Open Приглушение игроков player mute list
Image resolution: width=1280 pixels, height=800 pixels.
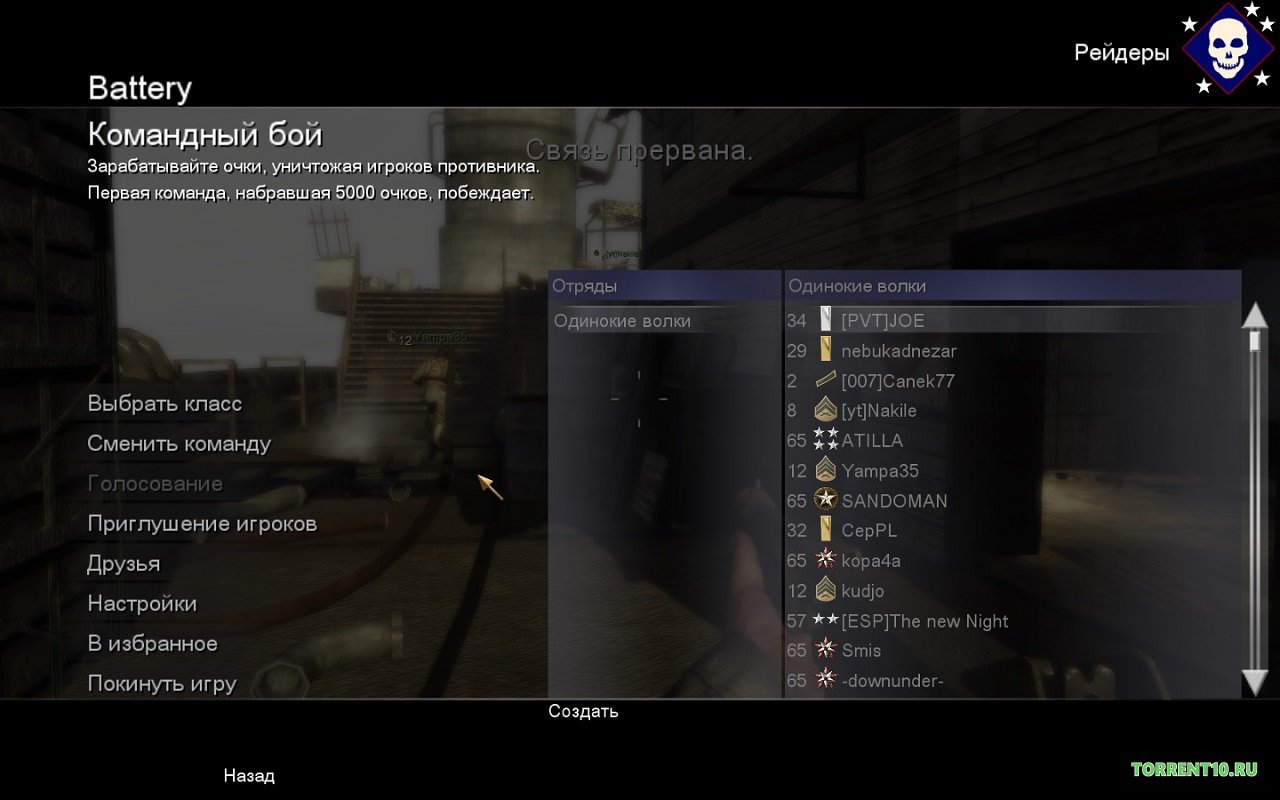[202, 524]
